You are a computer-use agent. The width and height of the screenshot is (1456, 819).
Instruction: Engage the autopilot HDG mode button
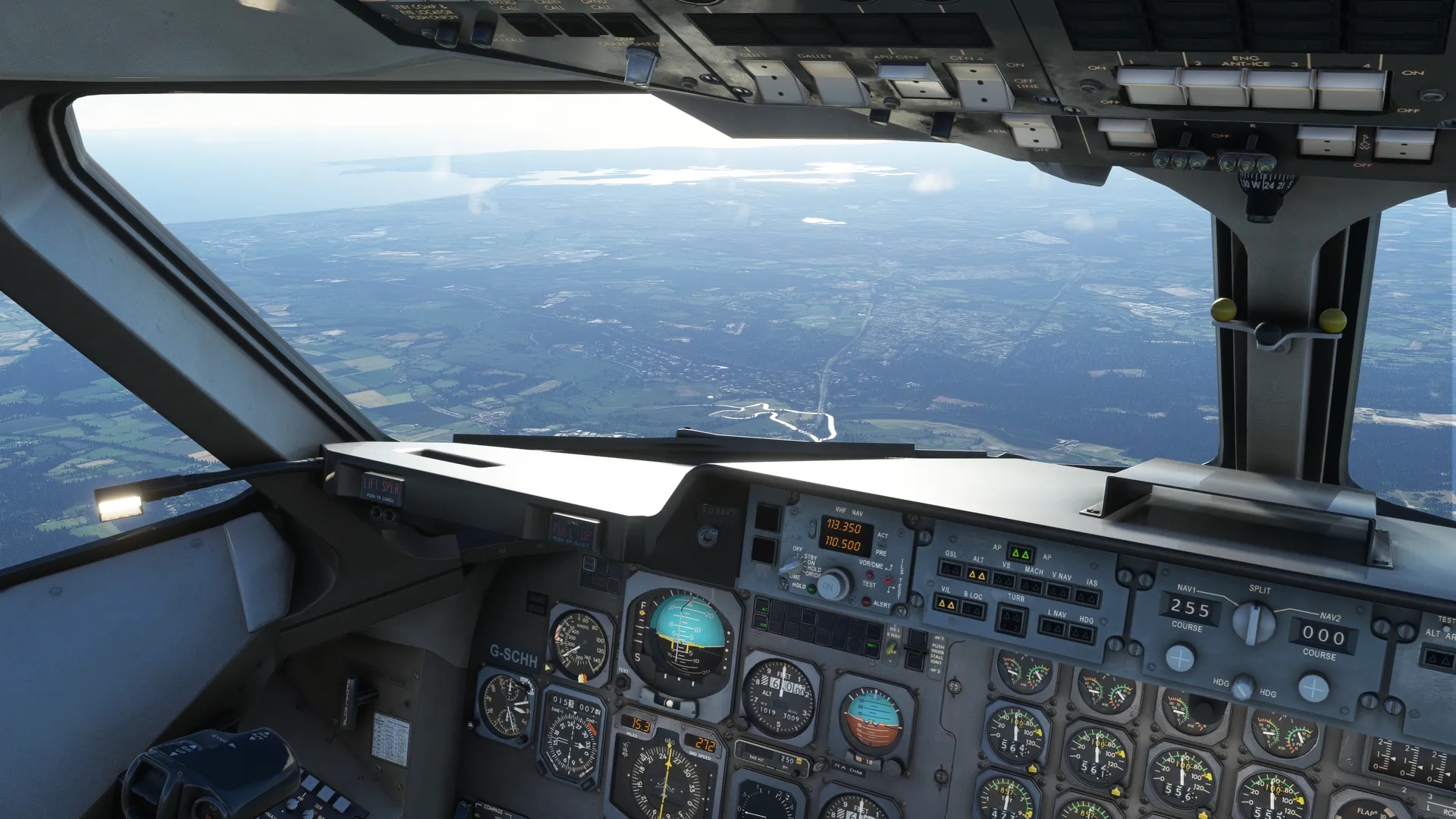[x=1081, y=633]
